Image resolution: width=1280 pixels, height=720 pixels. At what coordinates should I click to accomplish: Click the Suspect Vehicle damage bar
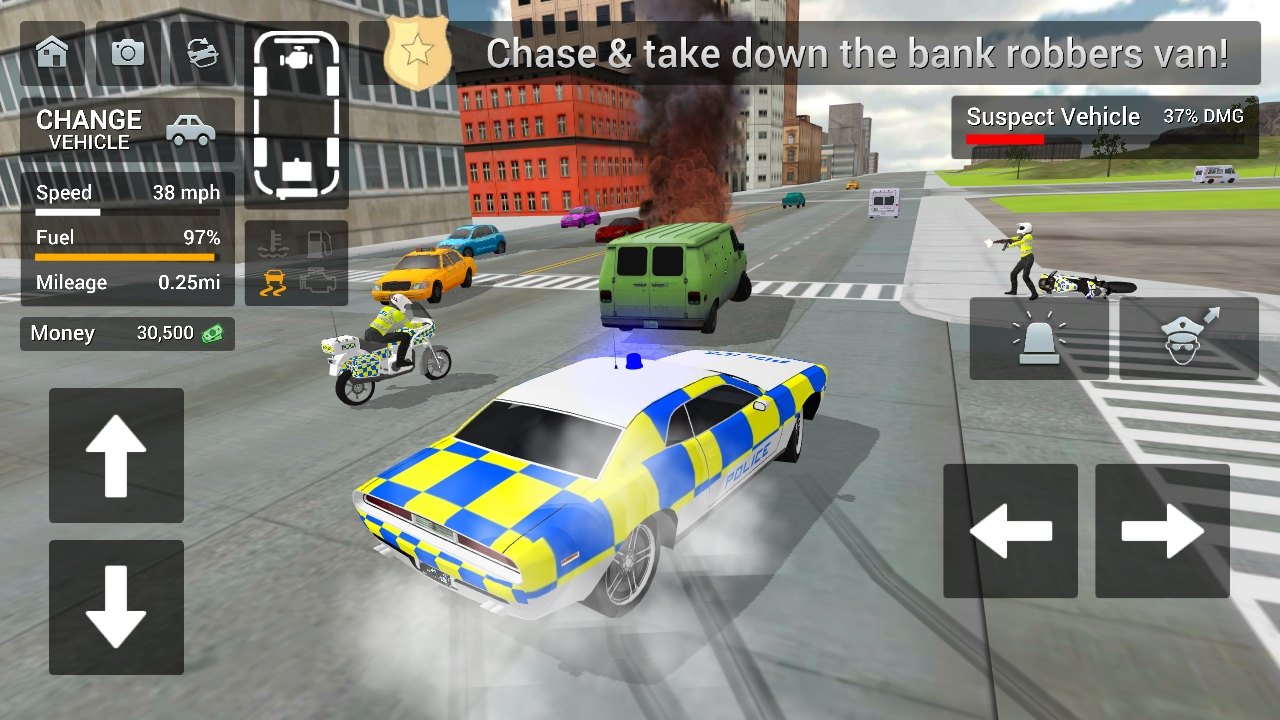tap(1105, 127)
